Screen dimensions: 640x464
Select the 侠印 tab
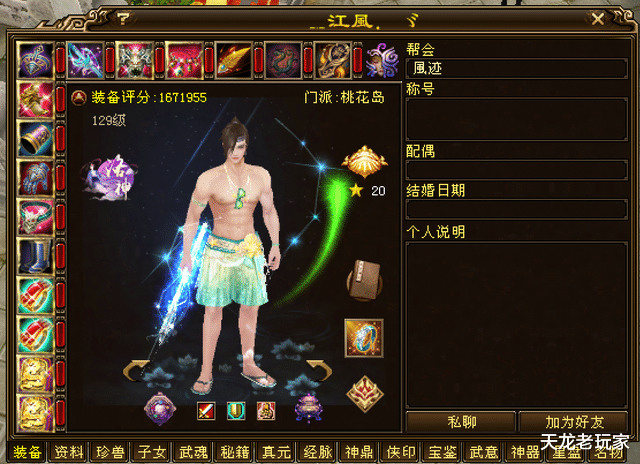click(404, 451)
